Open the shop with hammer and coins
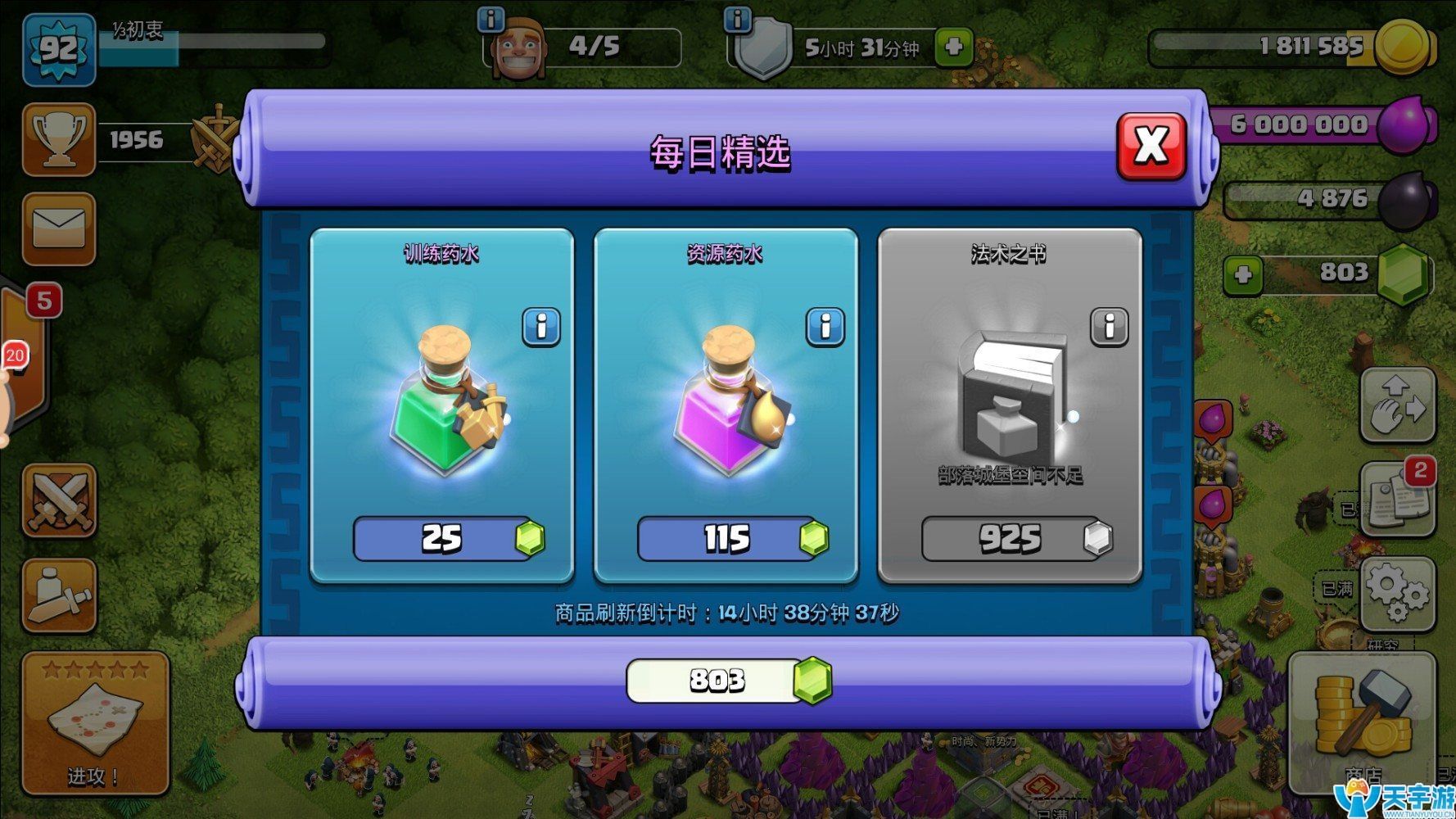1456x819 pixels. [x=1361, y=722]
